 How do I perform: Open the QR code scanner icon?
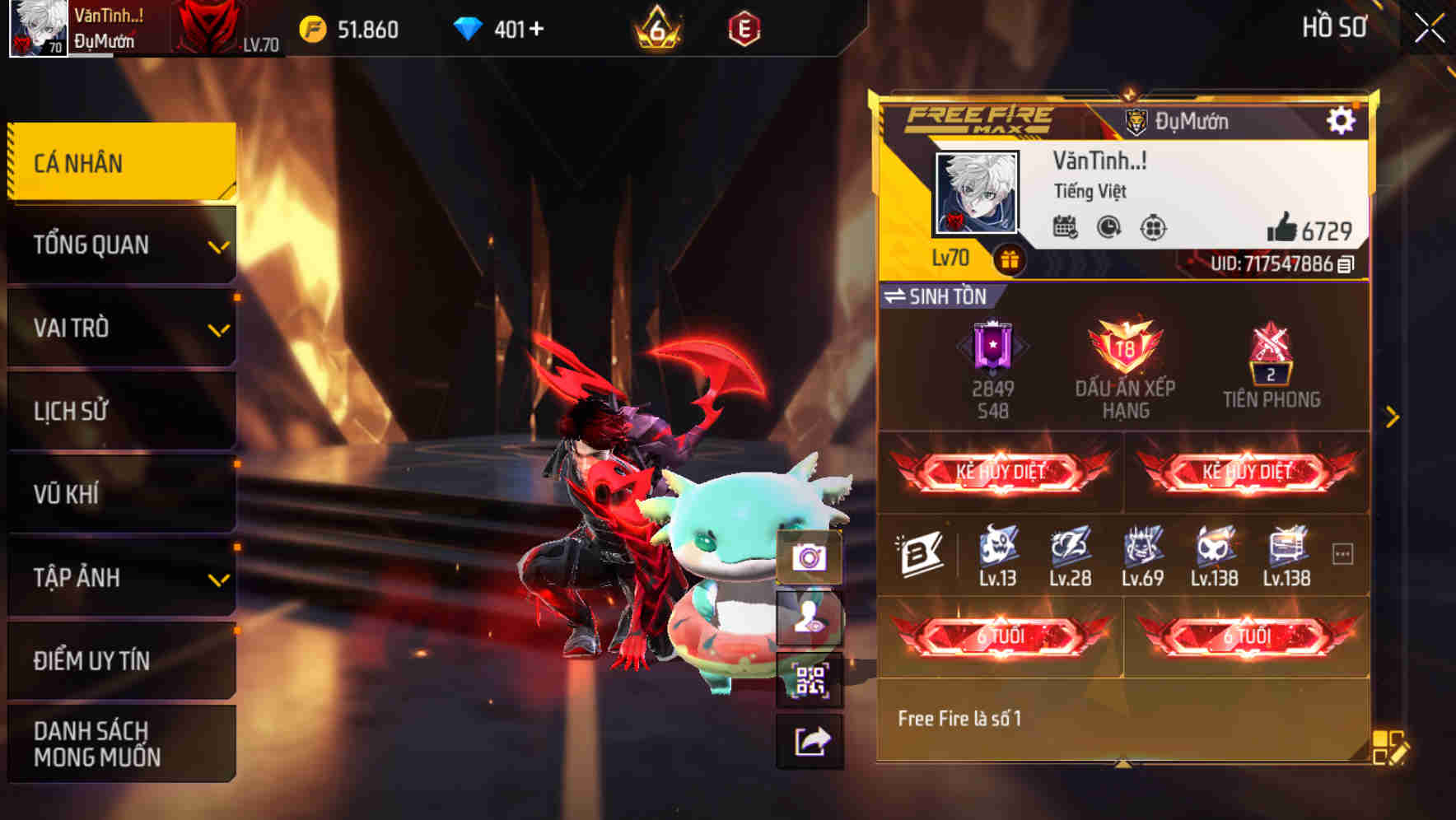(x=811, y=677)
